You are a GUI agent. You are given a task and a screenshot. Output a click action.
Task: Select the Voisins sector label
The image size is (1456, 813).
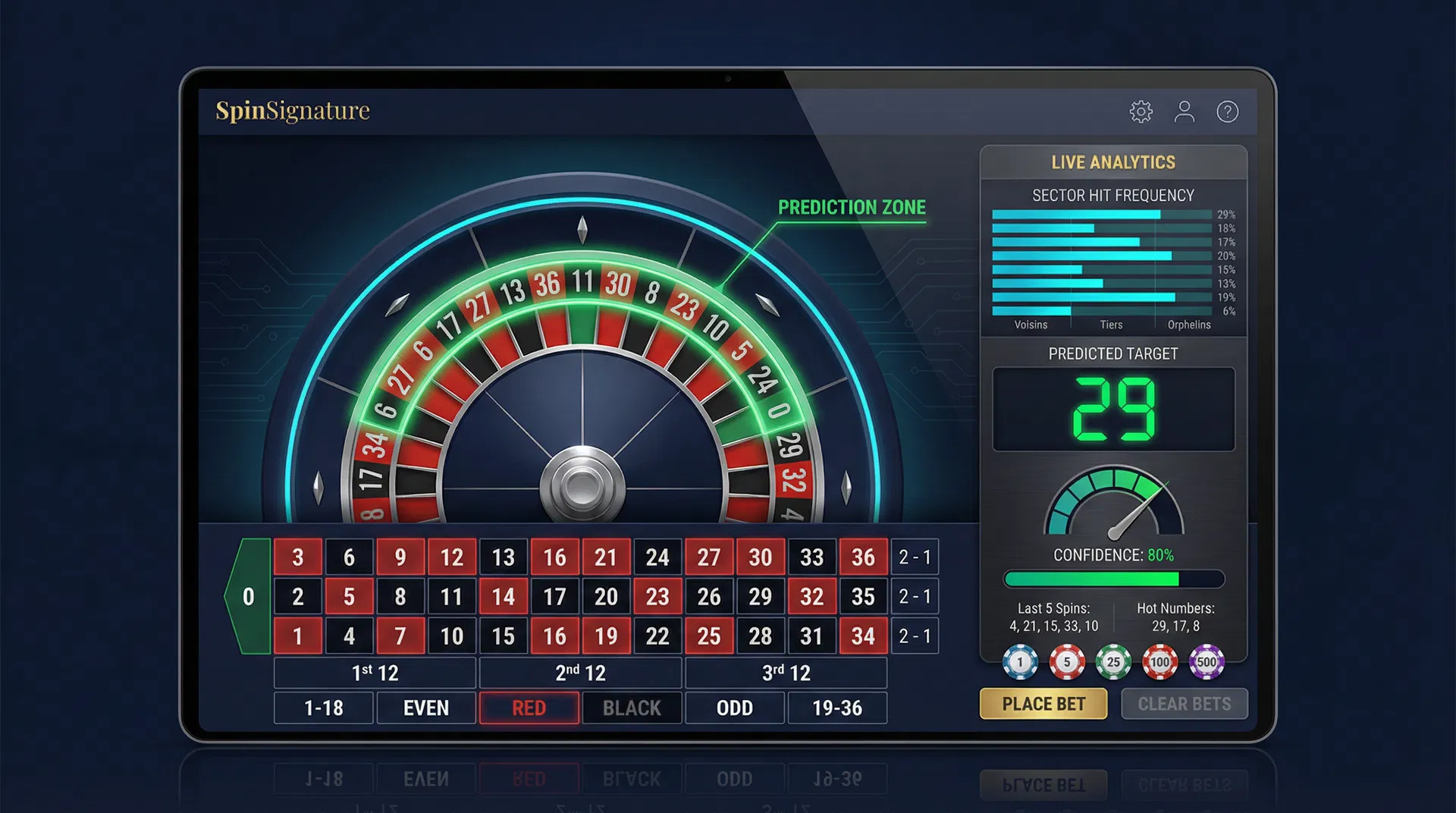click(1031, 325)
